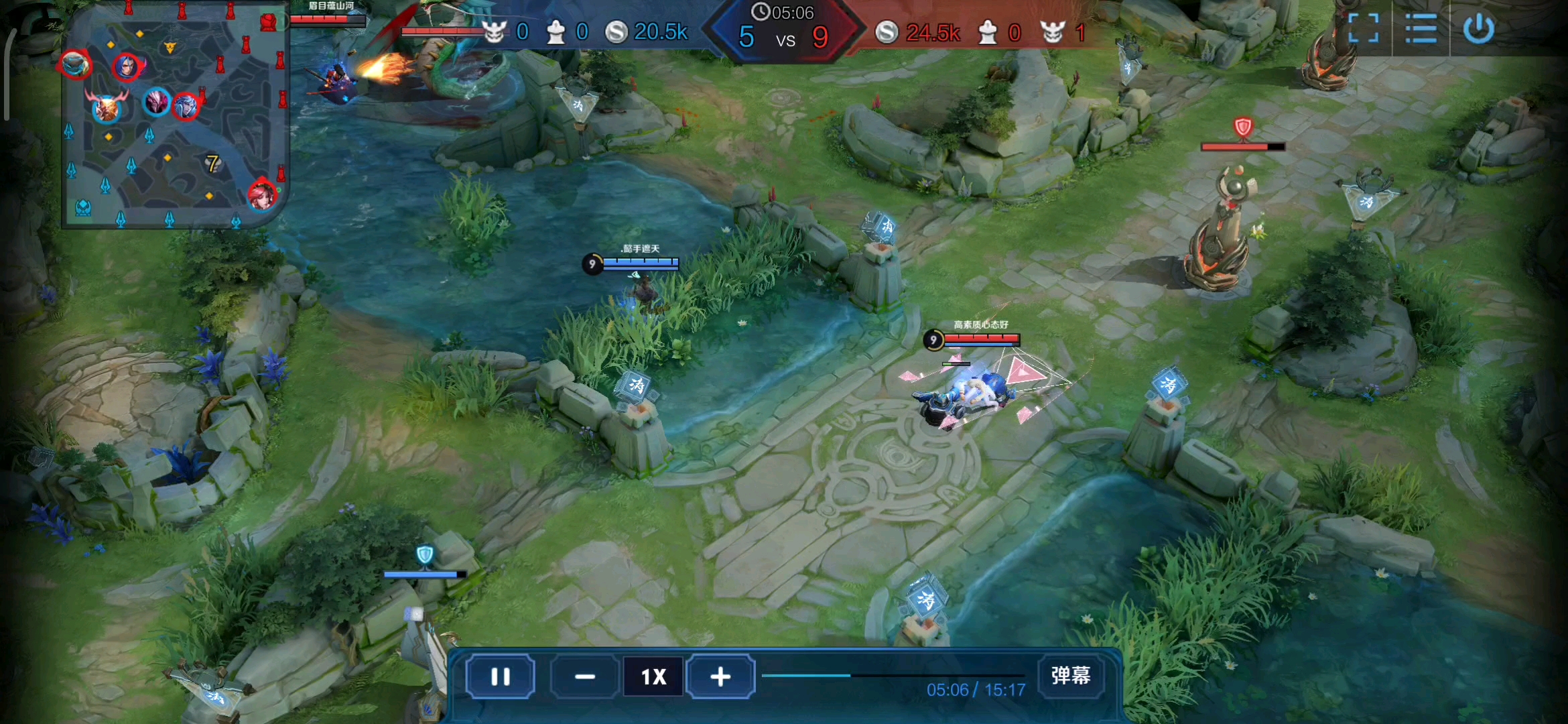
Task: Pause the replay playback
Action: coord(500,677)
